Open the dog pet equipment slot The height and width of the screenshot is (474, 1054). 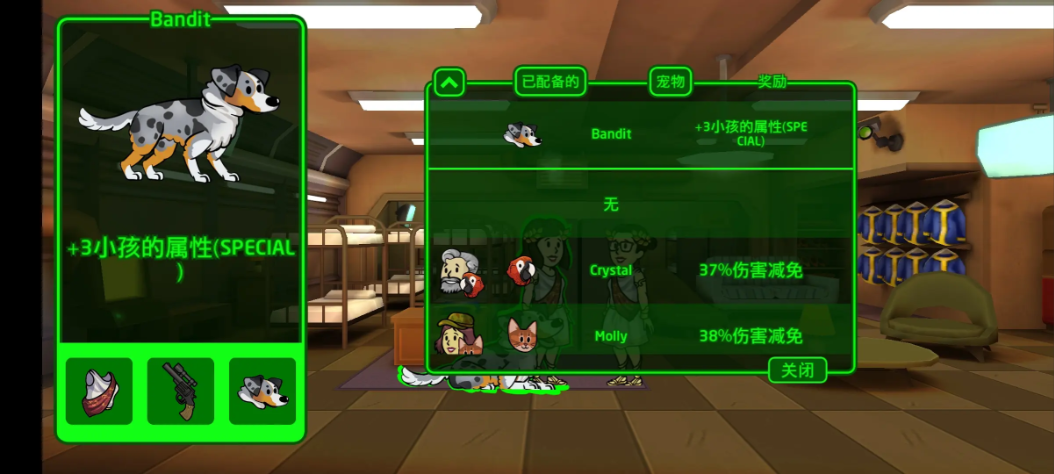coord(262,391)
